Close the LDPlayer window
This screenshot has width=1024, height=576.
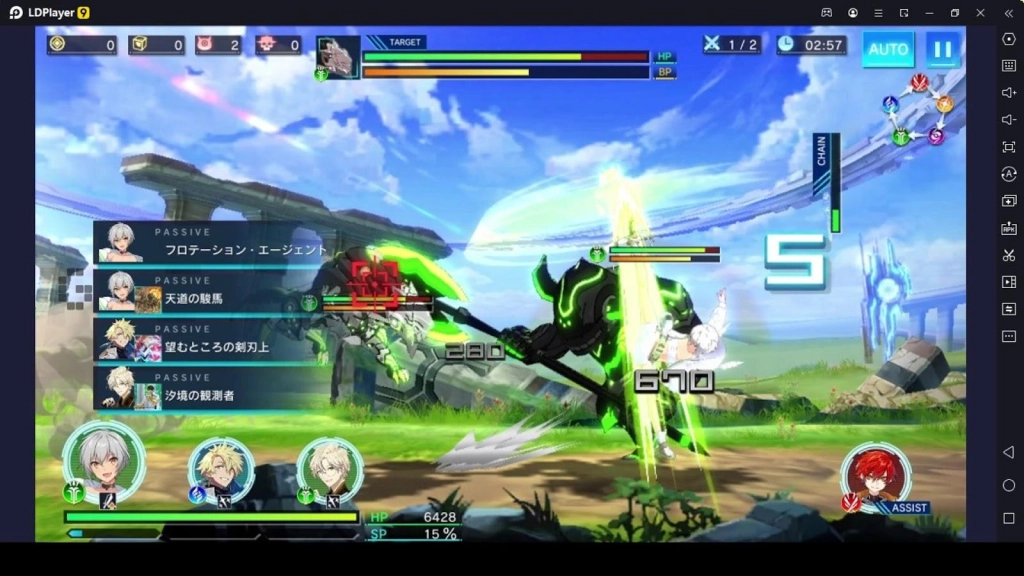pos(980,12)
